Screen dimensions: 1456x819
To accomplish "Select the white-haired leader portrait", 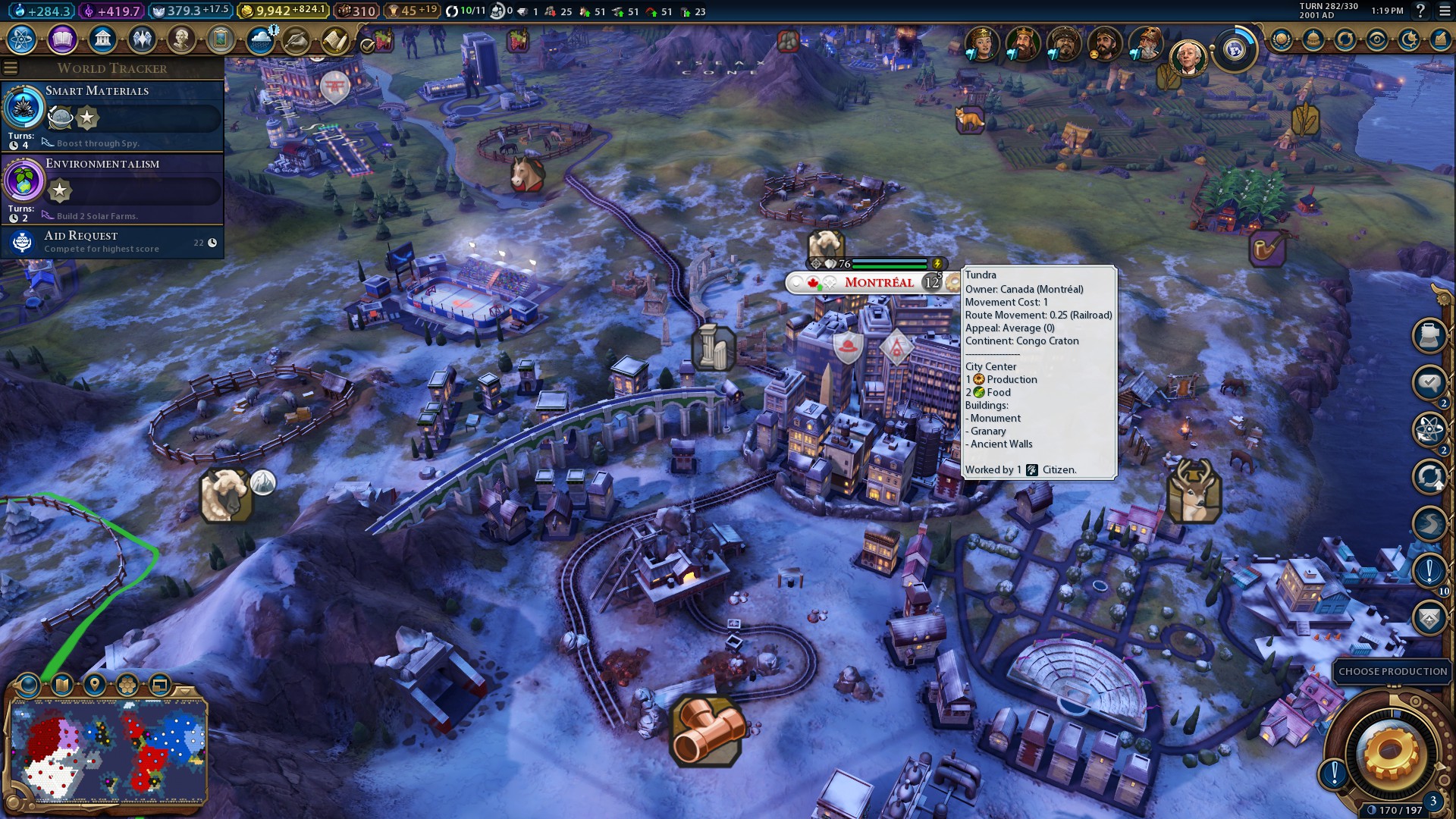I will tap(1187, 59).
